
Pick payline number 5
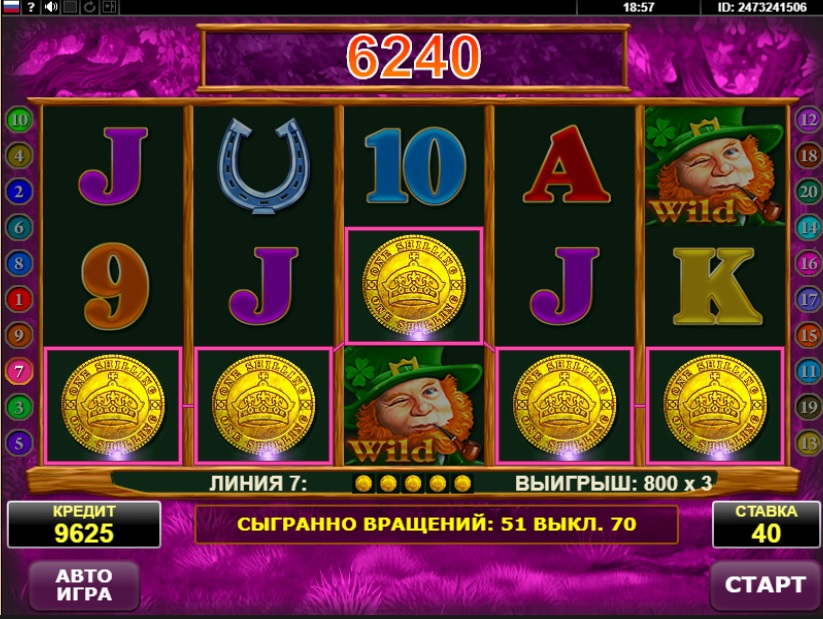(x=18, y=442)
